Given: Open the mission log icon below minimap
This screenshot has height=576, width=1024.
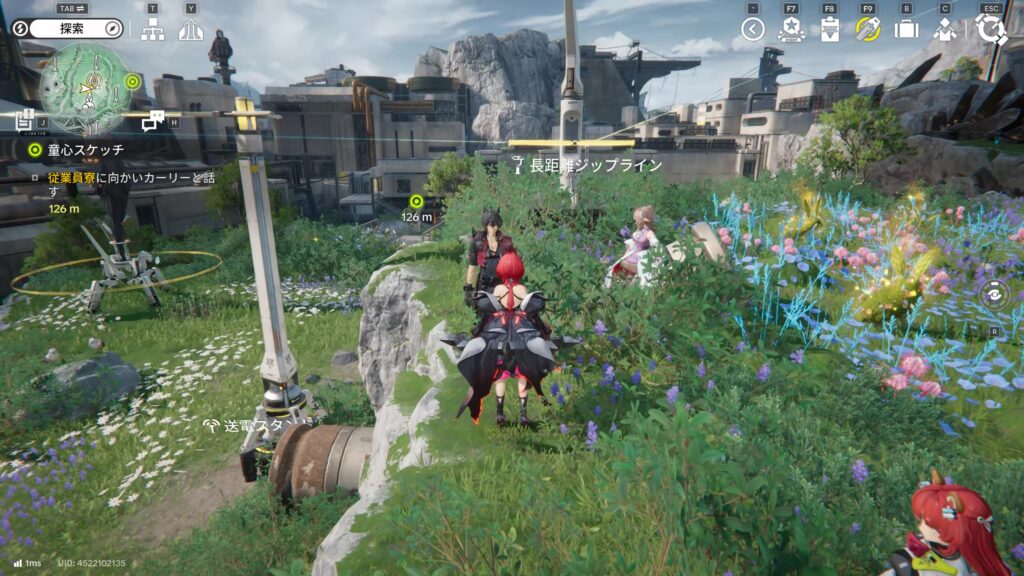Looking at the screenshot, I should pyautogui.click(x=26, y=119).
